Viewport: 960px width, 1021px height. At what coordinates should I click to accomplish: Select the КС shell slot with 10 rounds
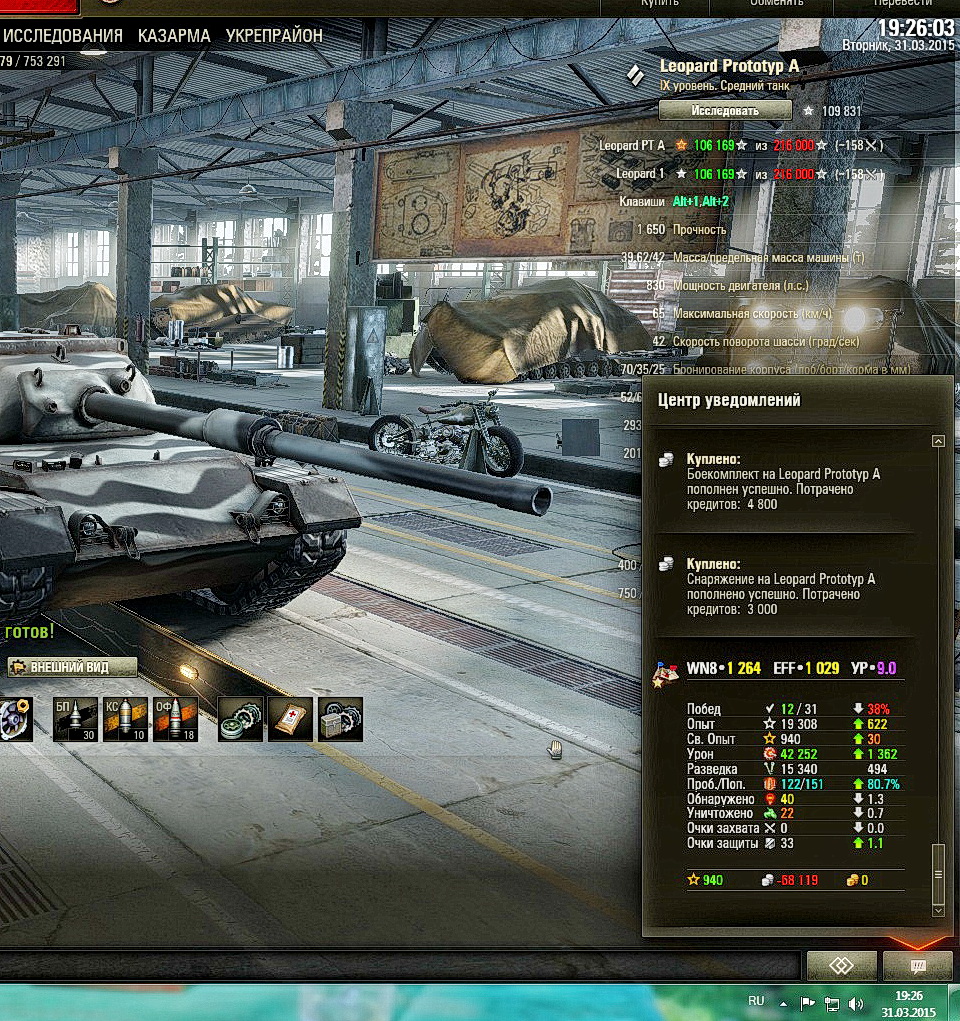point(125,719)
